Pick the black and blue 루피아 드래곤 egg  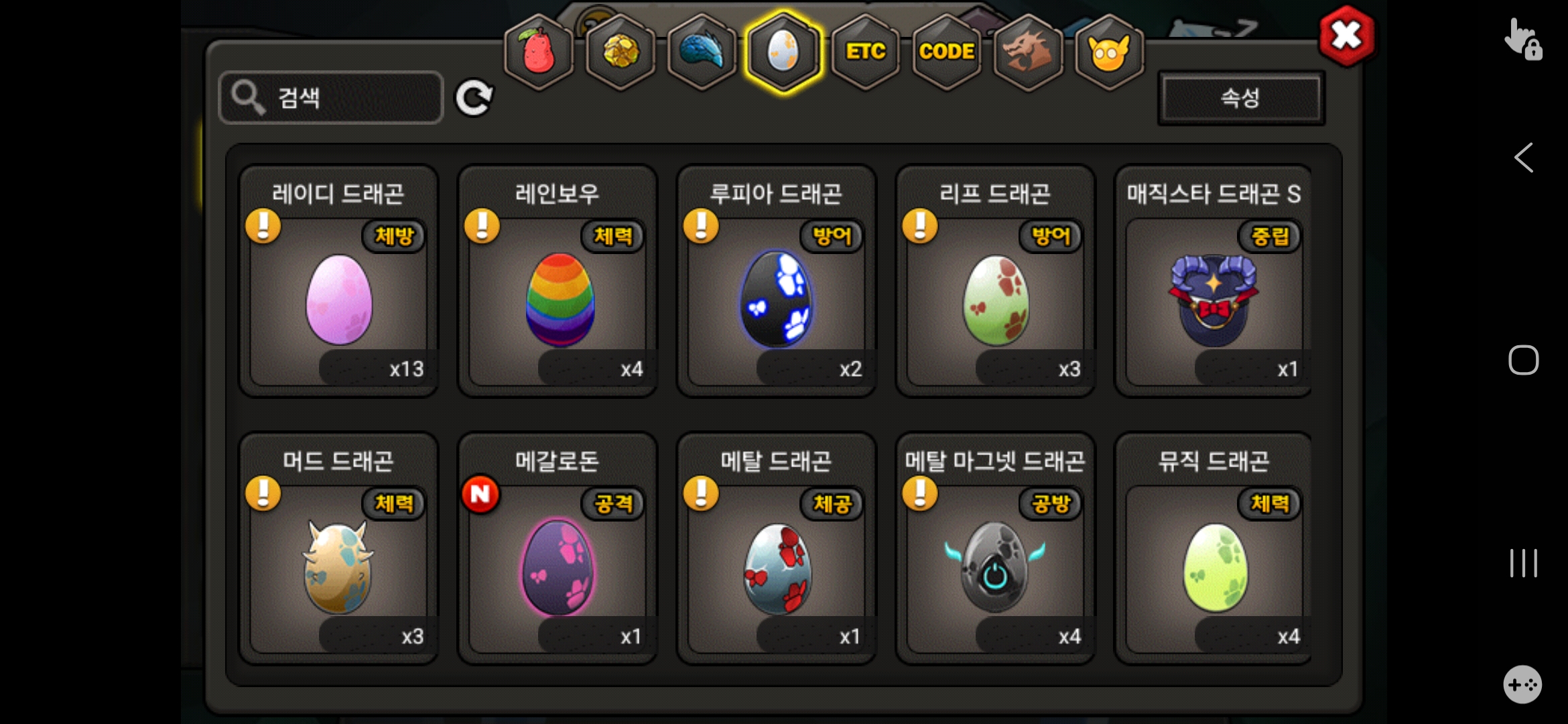(777, 300)
